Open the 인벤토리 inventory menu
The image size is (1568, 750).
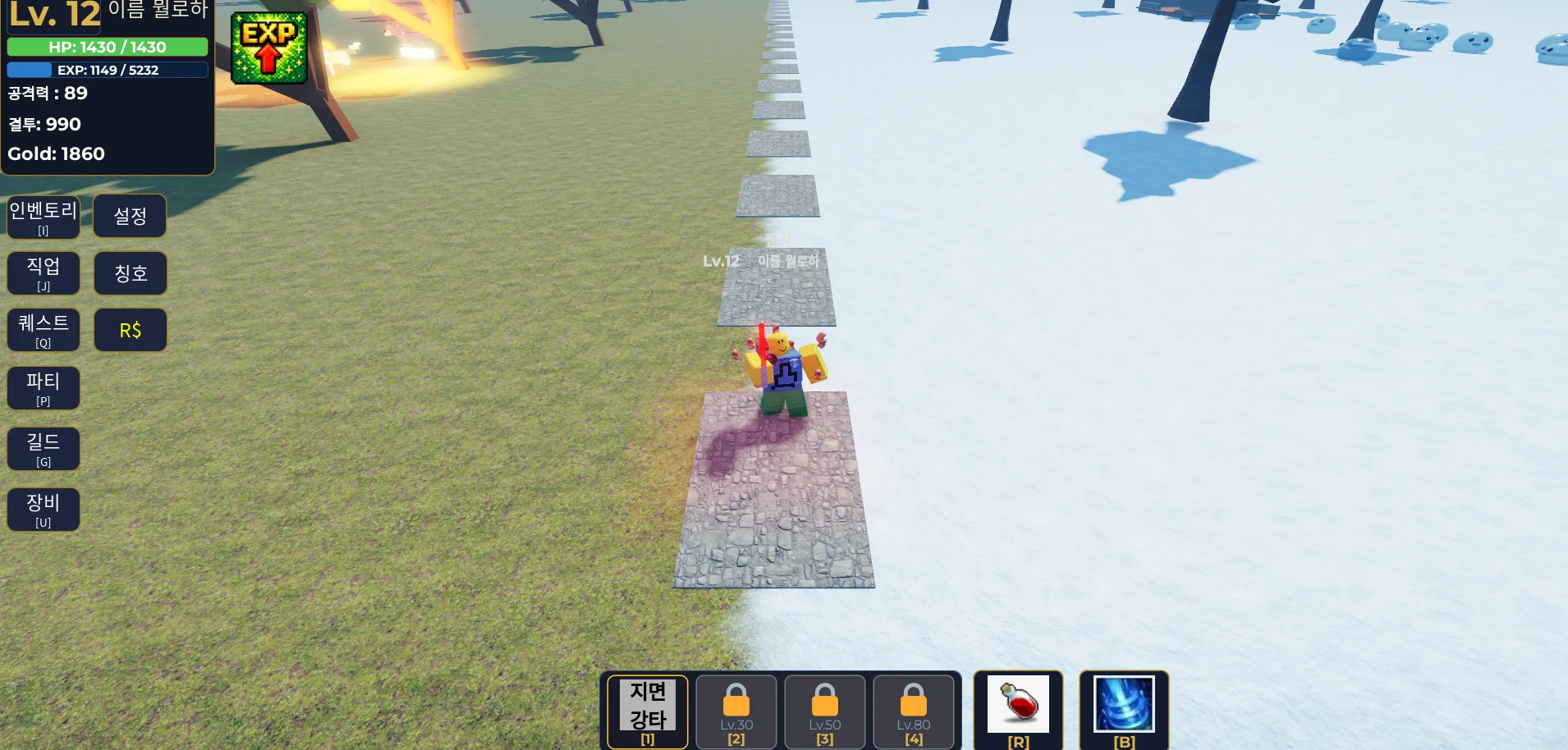pos(44,217)
